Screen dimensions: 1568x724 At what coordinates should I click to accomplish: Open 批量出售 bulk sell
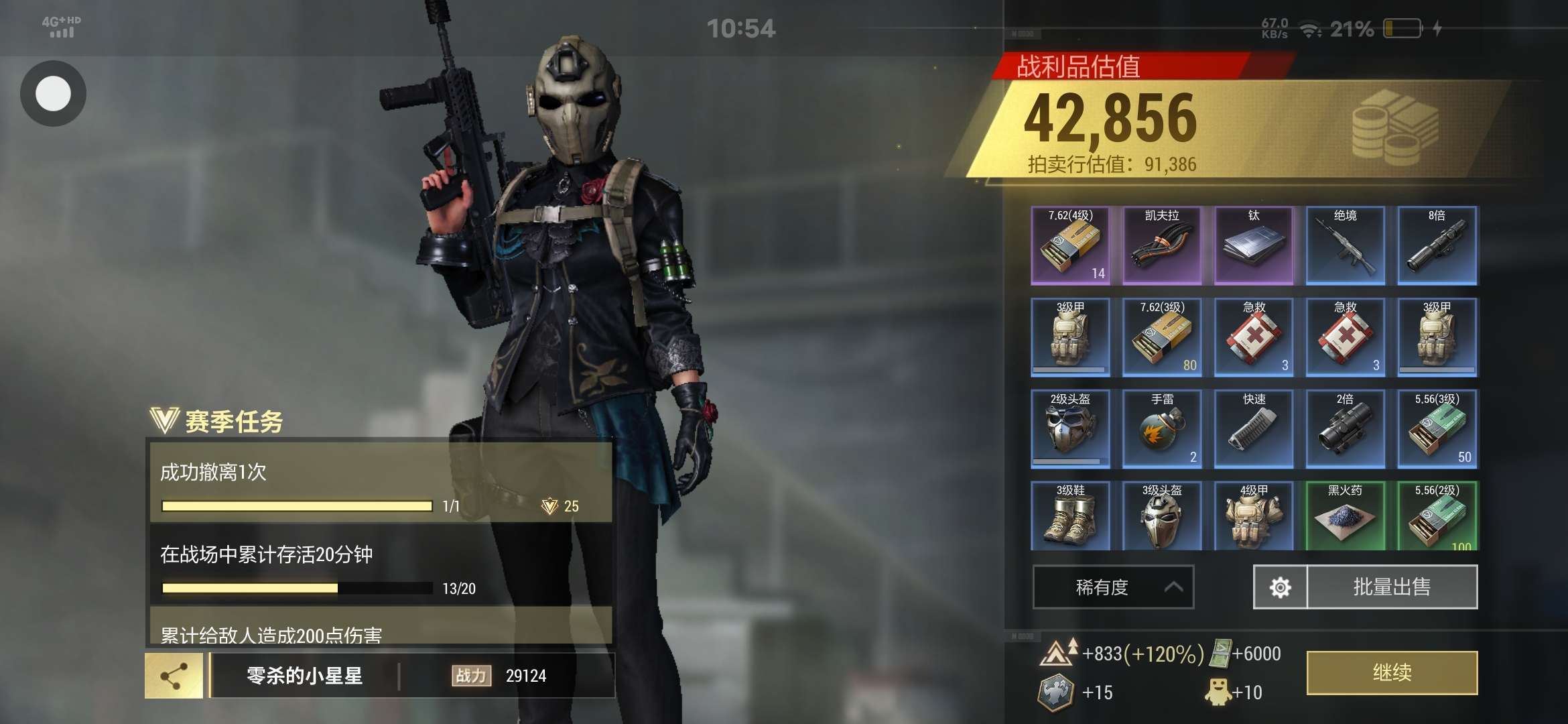[x=1392, y=587]
